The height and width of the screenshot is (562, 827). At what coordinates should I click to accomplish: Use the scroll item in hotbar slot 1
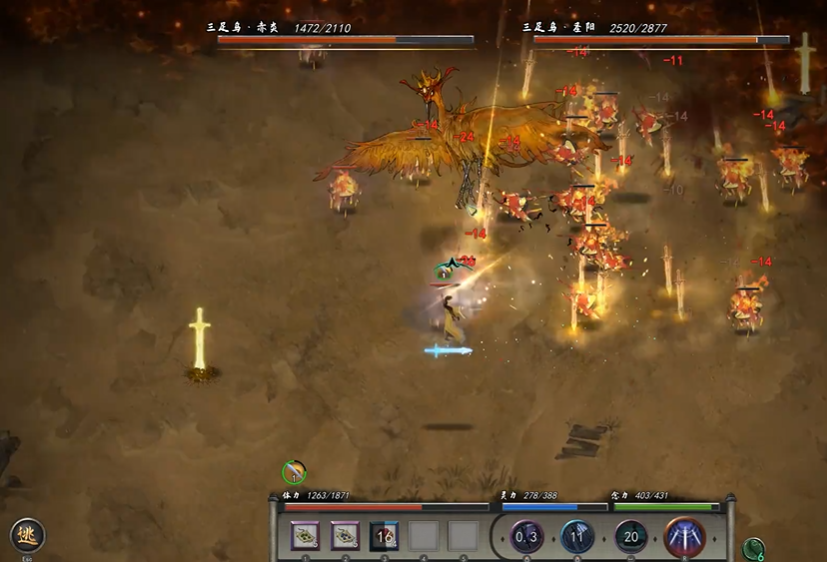point(305,537)
